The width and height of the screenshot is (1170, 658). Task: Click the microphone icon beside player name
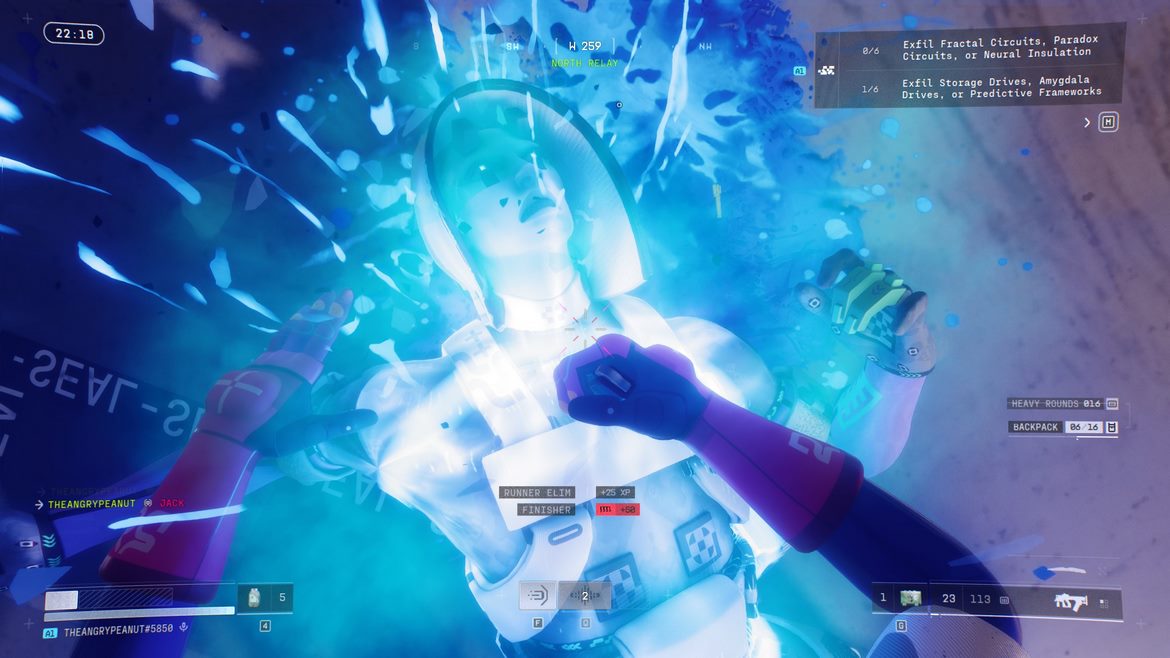click(x=183, y=628)
